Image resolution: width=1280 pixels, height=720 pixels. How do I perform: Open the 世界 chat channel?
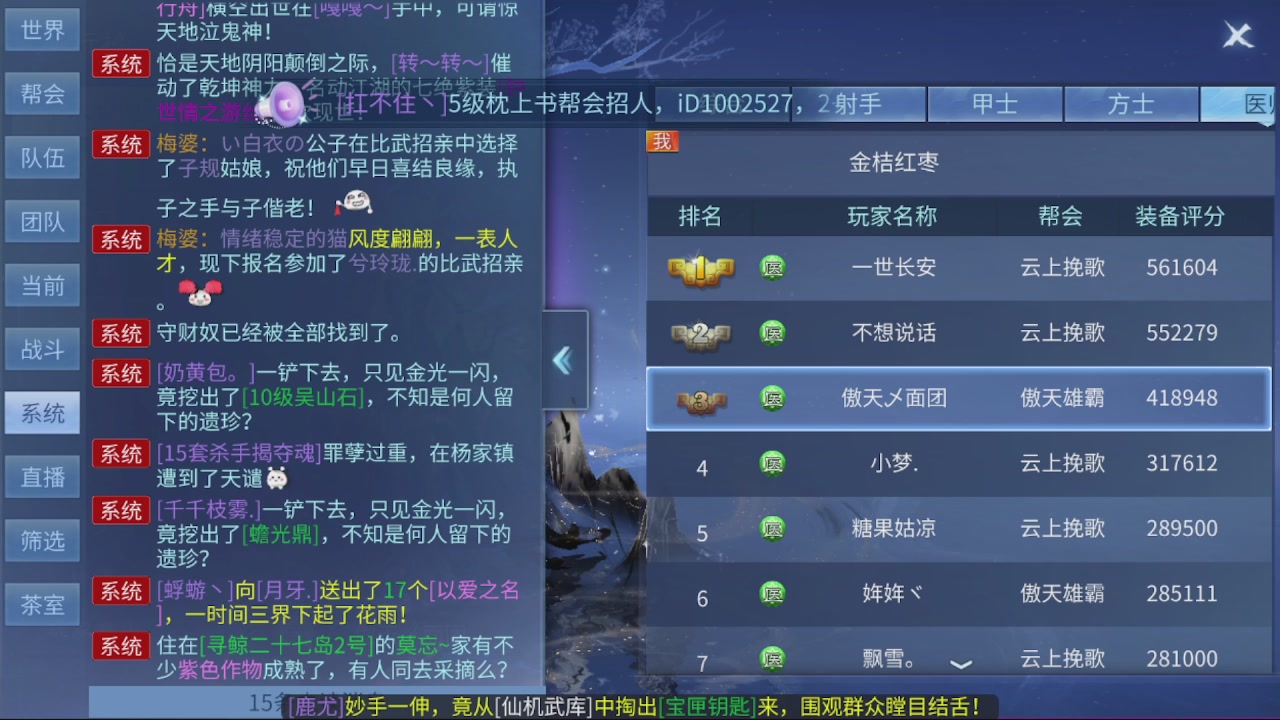[42, 29]
